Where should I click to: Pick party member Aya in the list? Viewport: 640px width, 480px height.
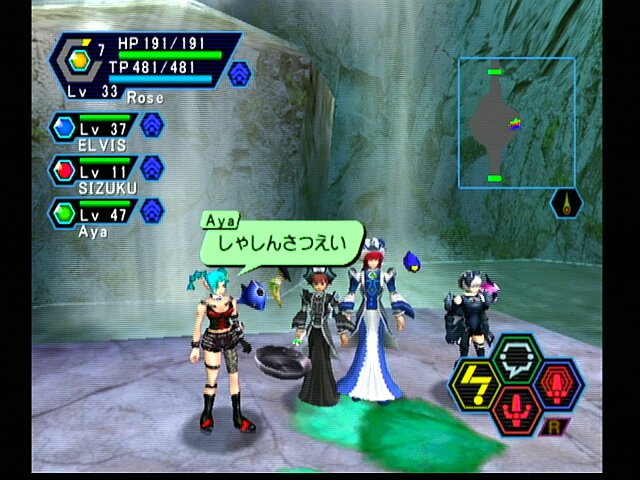94,215
